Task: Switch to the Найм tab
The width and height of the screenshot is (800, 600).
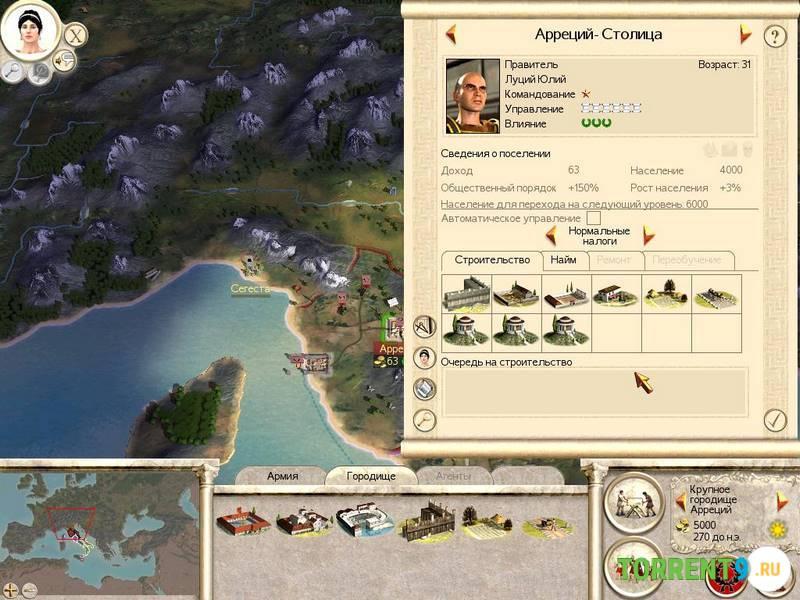Action: point(563,260)
